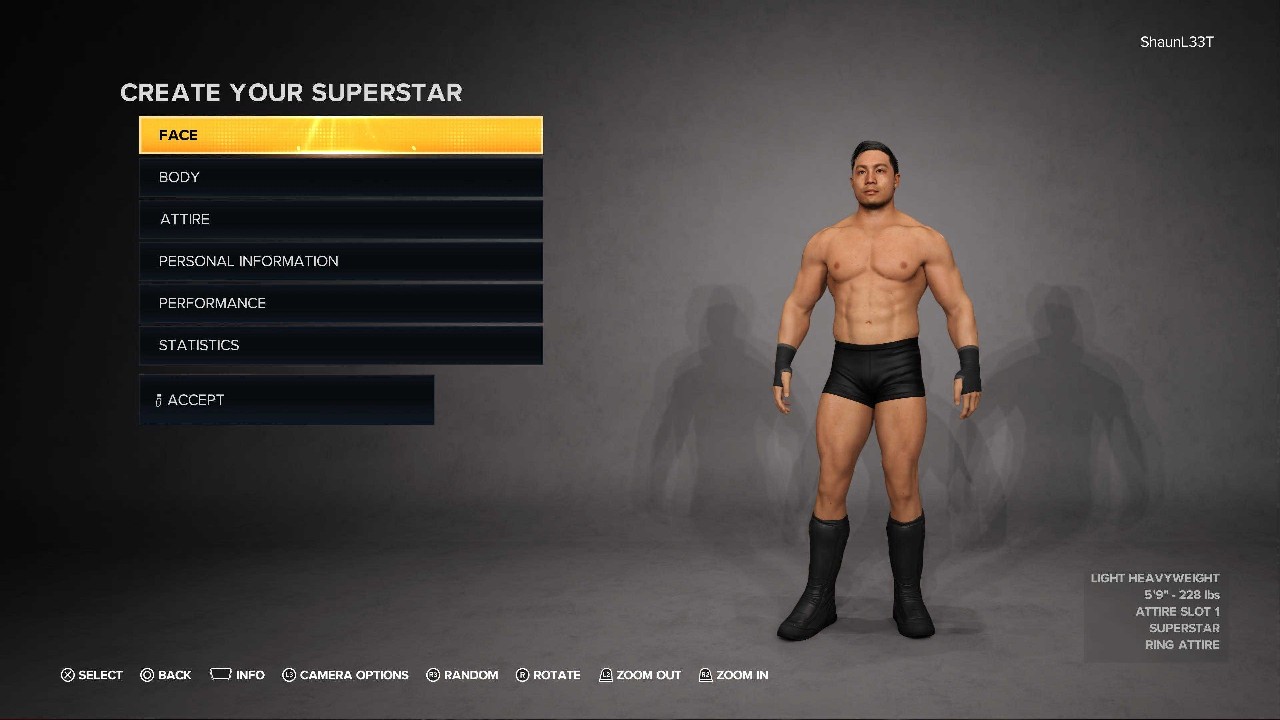Click the Zoom In magnifier icon

point(706,675)
